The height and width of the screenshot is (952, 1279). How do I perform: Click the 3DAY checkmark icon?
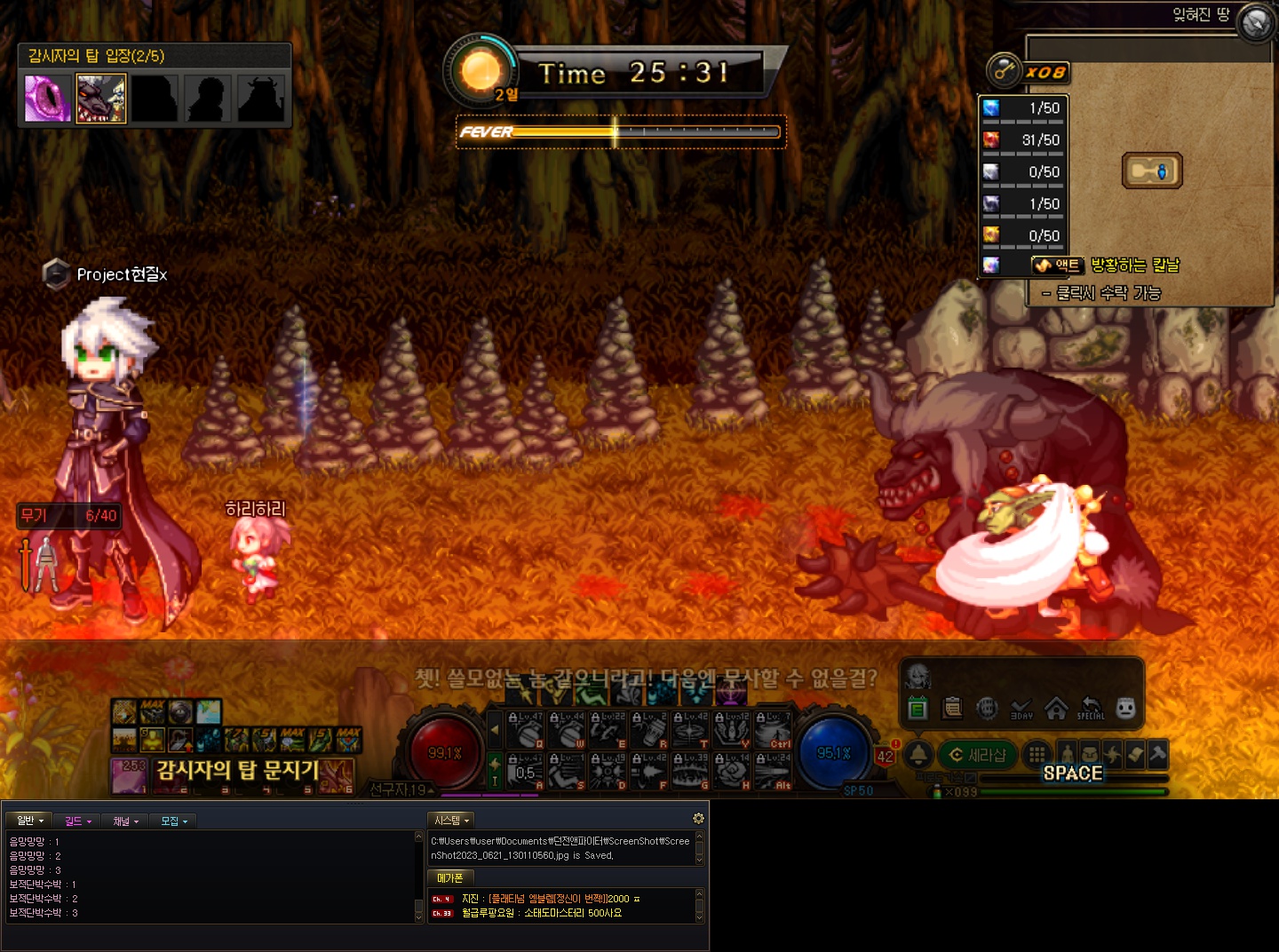click(x=1021, y=708)
